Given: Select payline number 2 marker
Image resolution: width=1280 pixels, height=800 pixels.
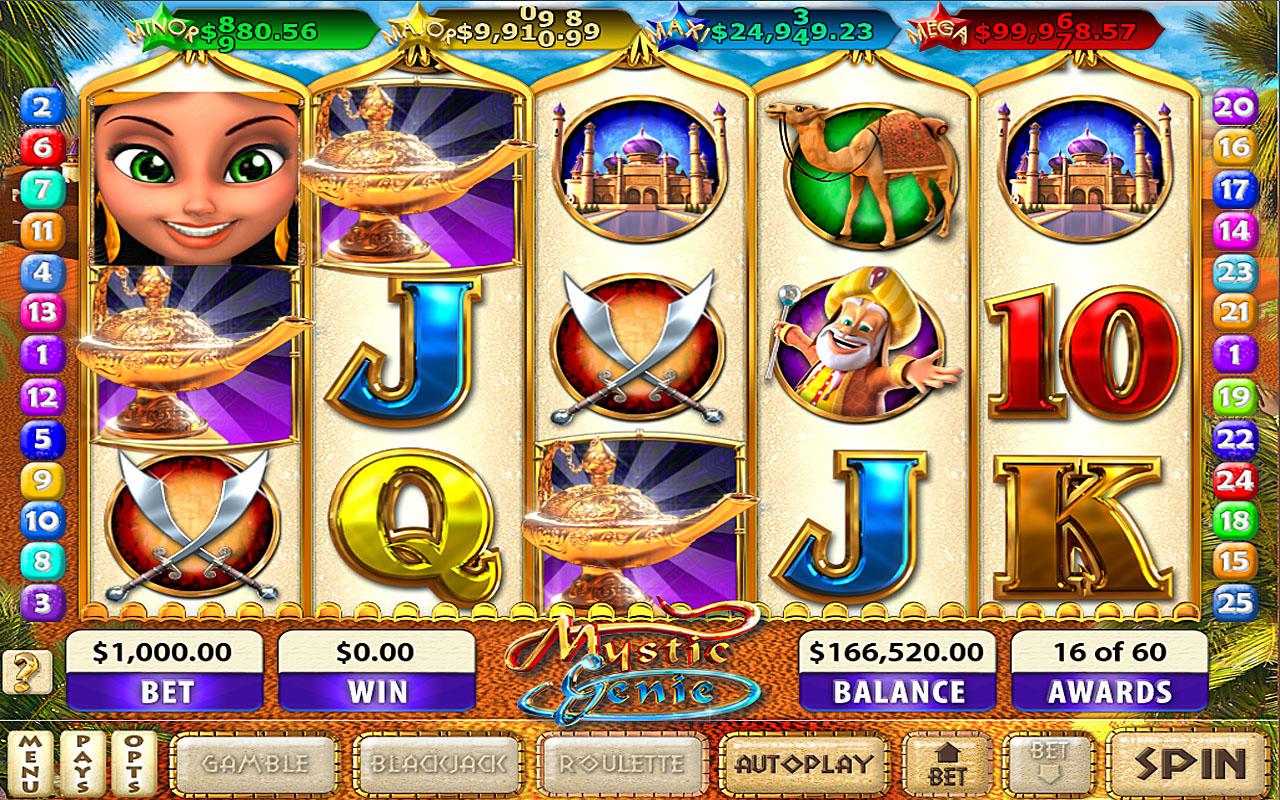Looking at the screenshot, I should click(x=42, y=107).
